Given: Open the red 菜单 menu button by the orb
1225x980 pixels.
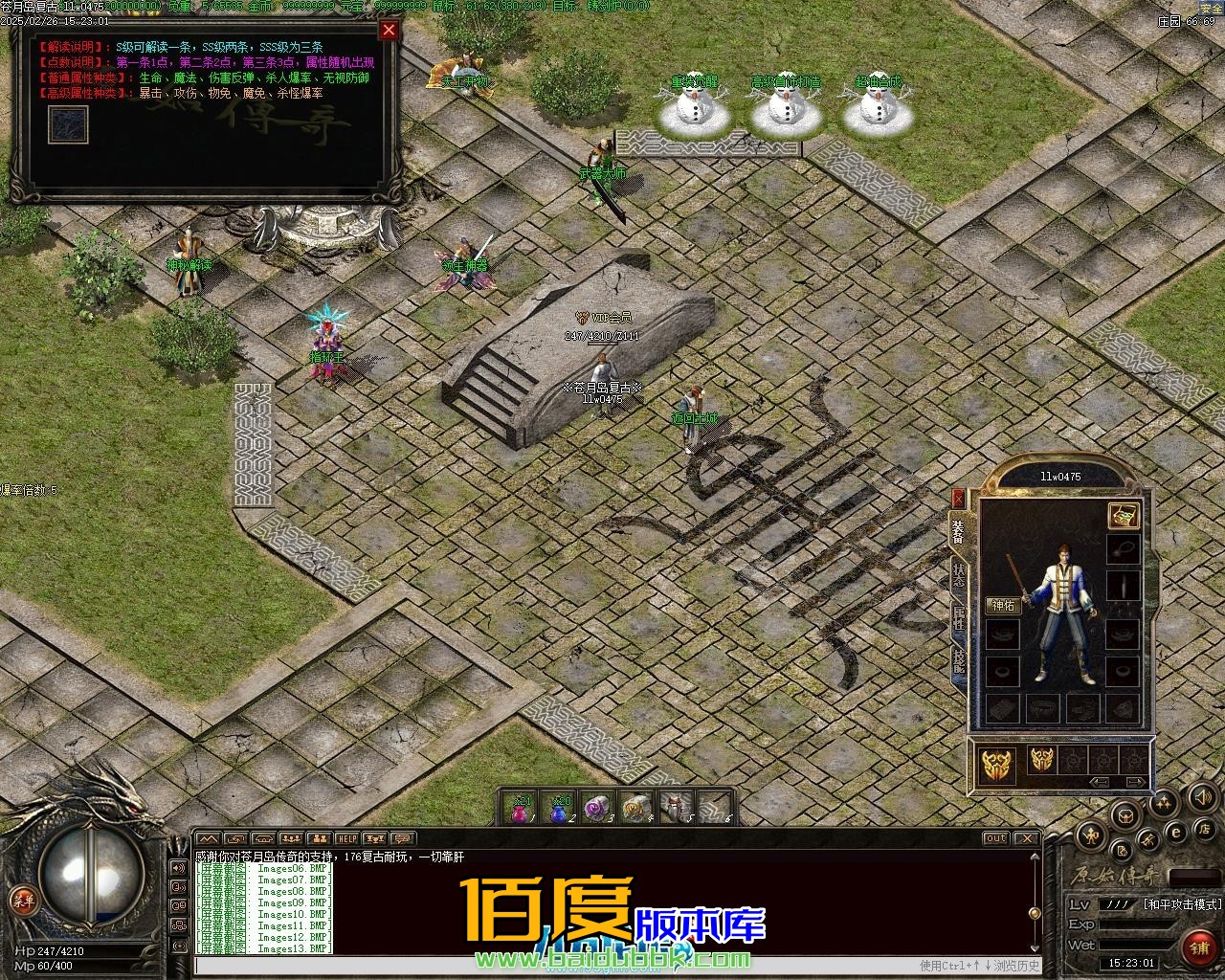Looking at the screenshot, I should click(x=22, y=899).
